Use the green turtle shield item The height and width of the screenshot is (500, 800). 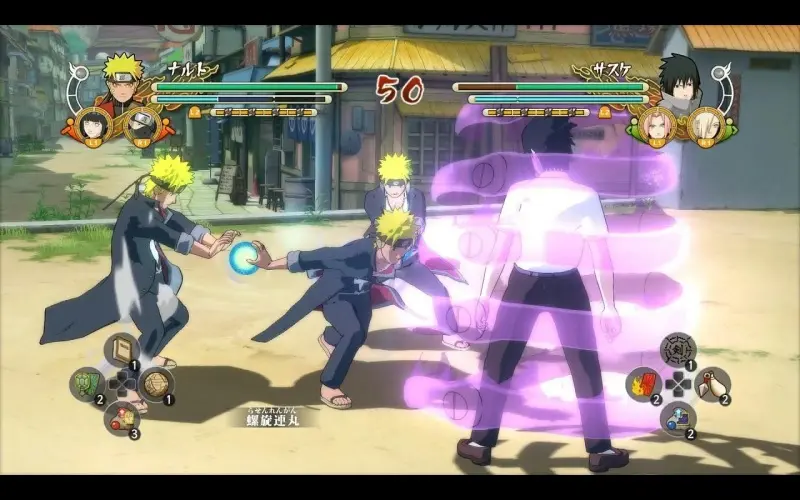click(x=85, y=384)
